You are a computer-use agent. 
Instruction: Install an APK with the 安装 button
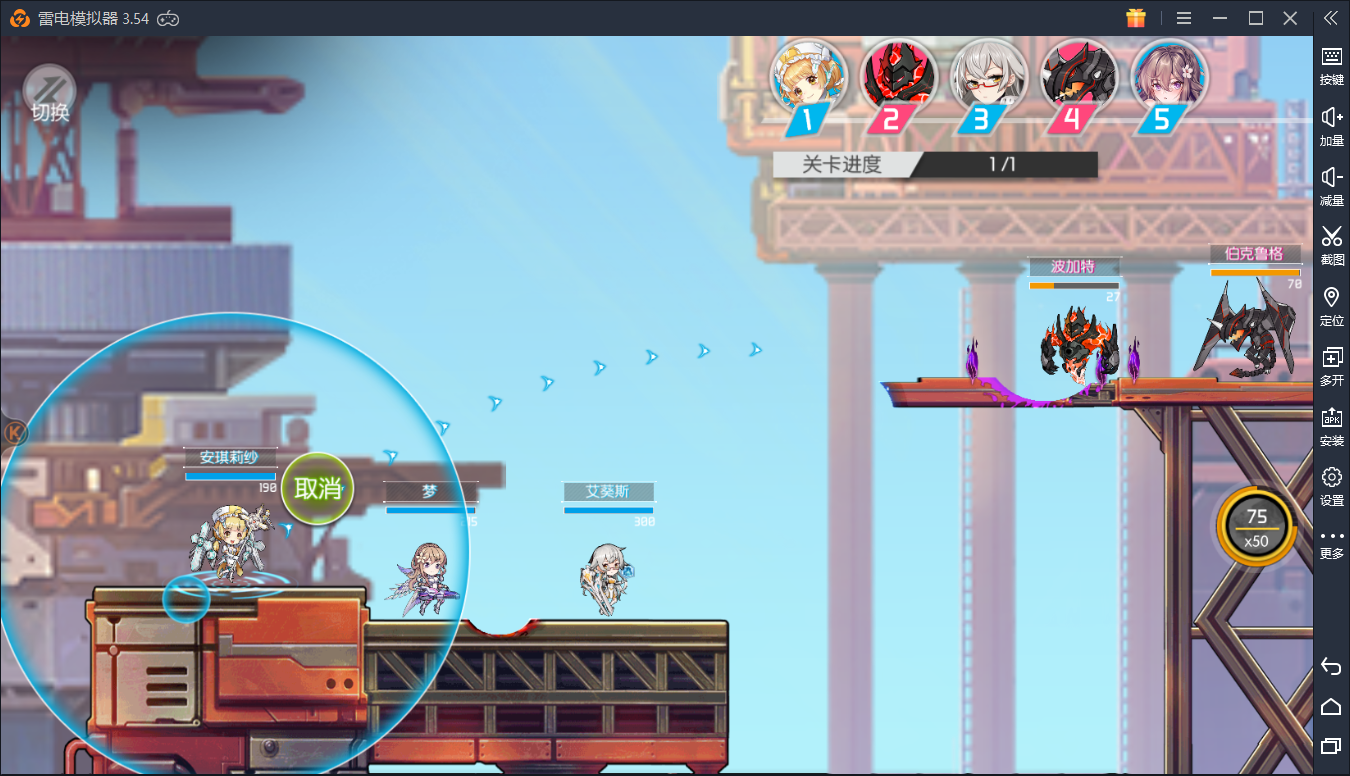coord(1331,425)
